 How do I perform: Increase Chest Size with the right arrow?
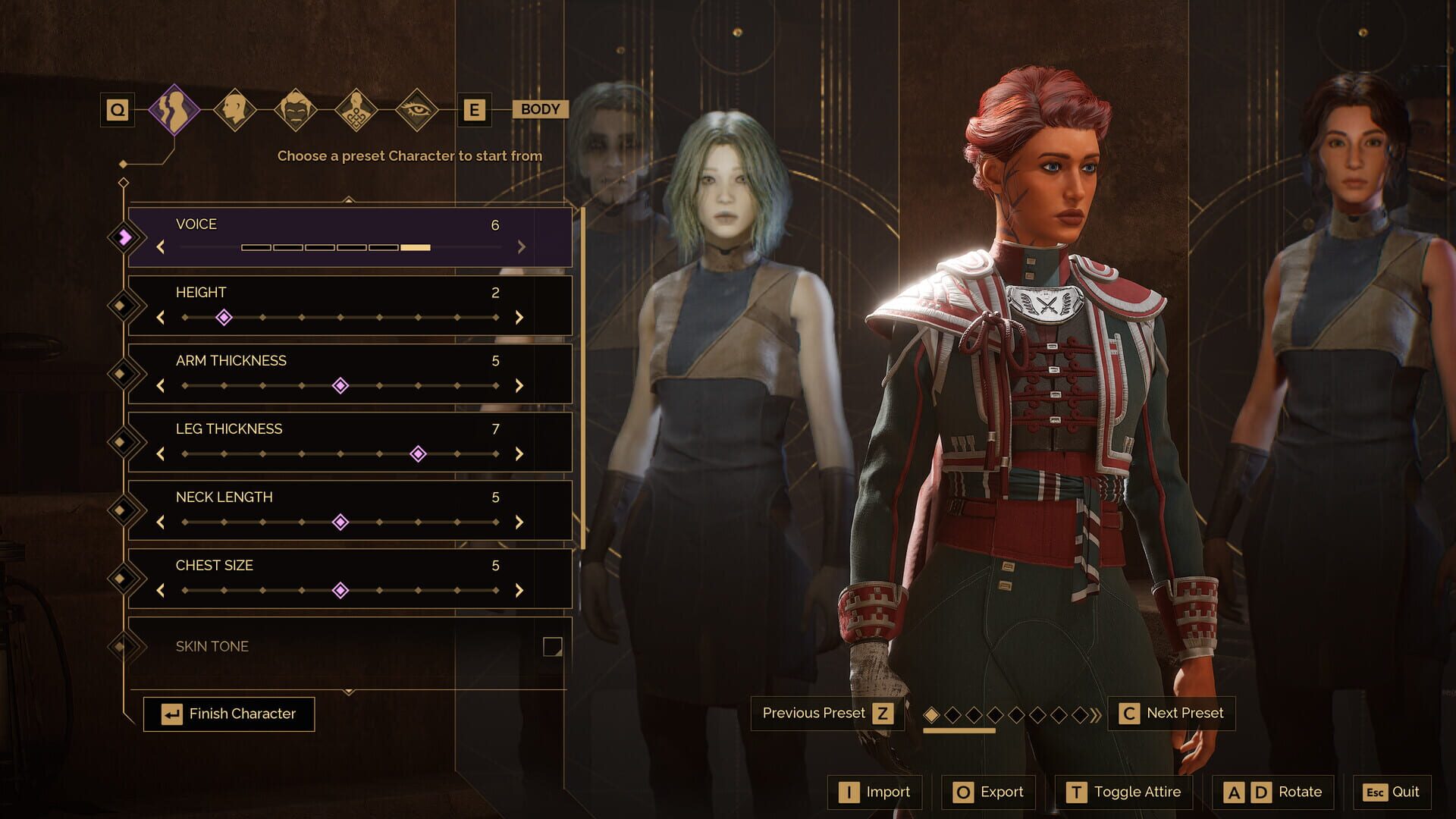519,590
